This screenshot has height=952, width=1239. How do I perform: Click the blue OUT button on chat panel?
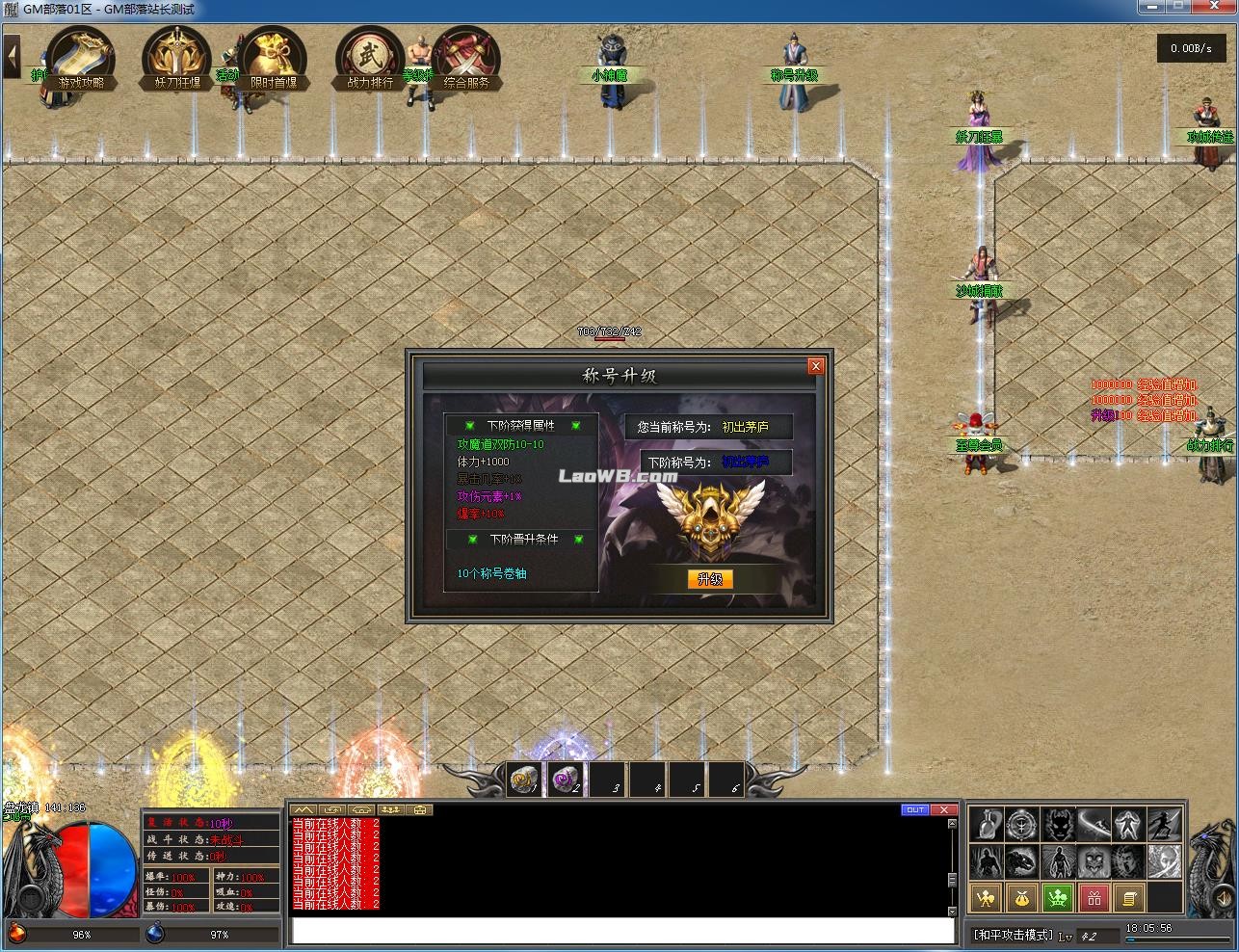point(914,810)
